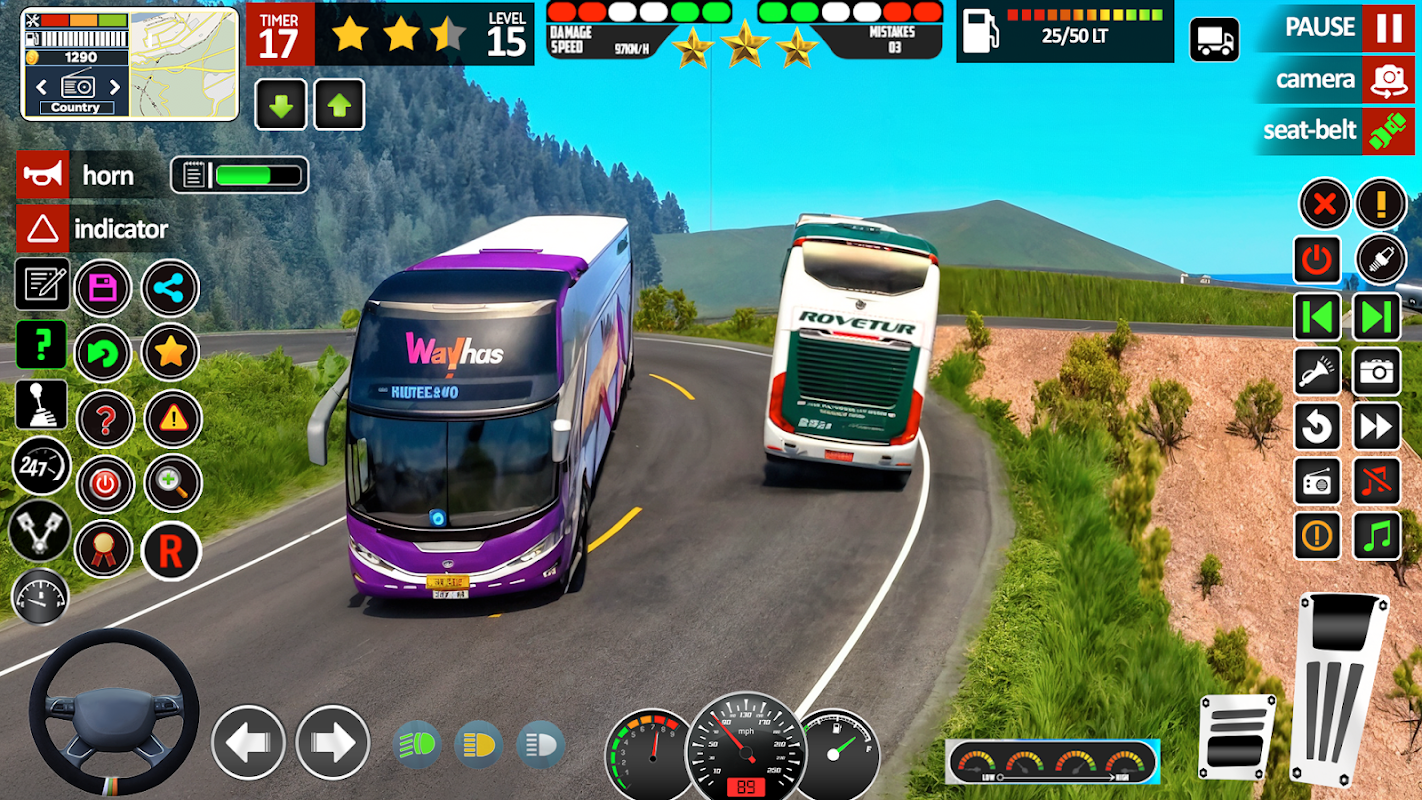Select the red R reverse button
Image resolution: width=1422 pixels, height=800 pixels.
171,551
